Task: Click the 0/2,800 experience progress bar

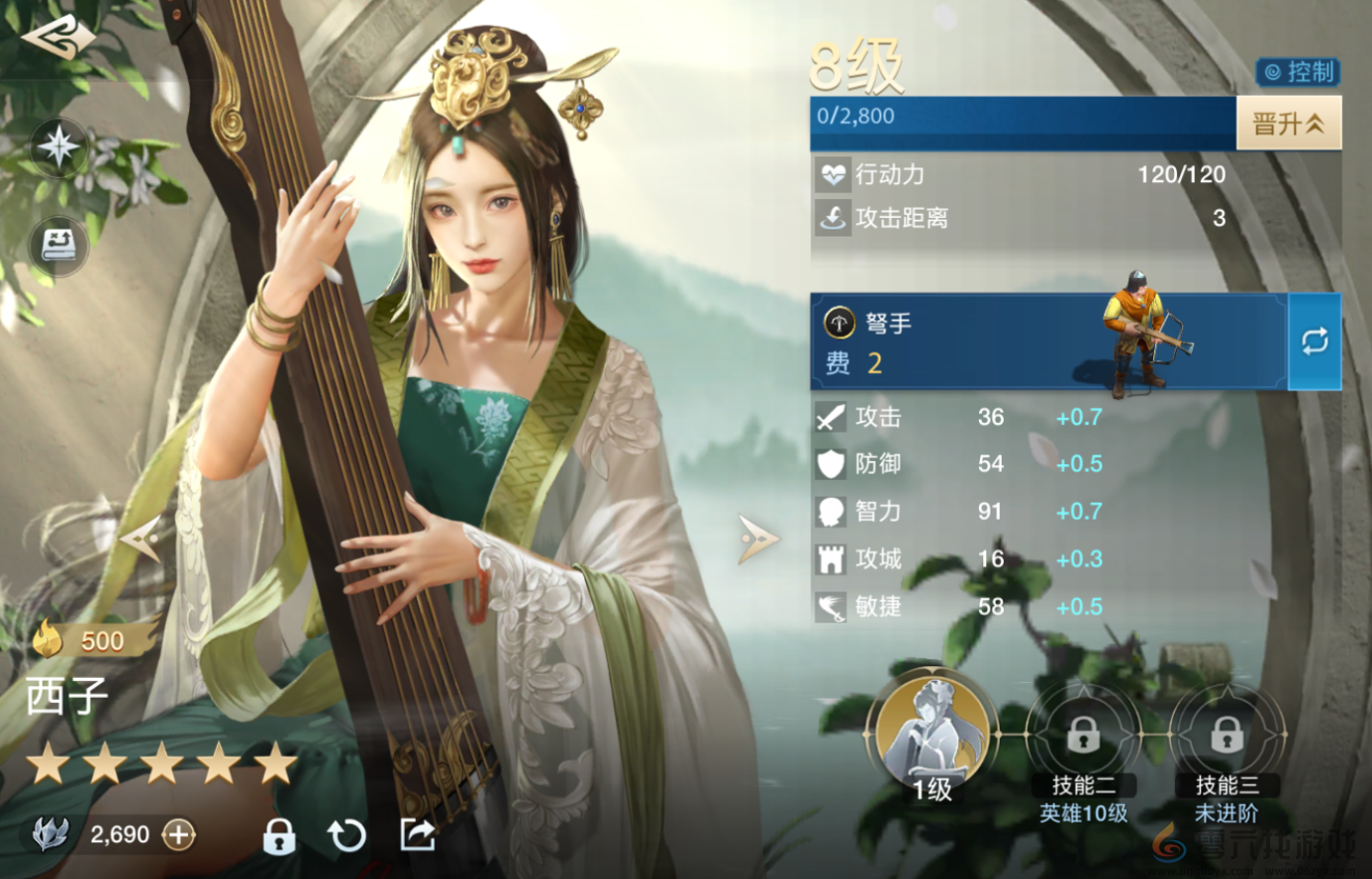Action: [1020, 123]
